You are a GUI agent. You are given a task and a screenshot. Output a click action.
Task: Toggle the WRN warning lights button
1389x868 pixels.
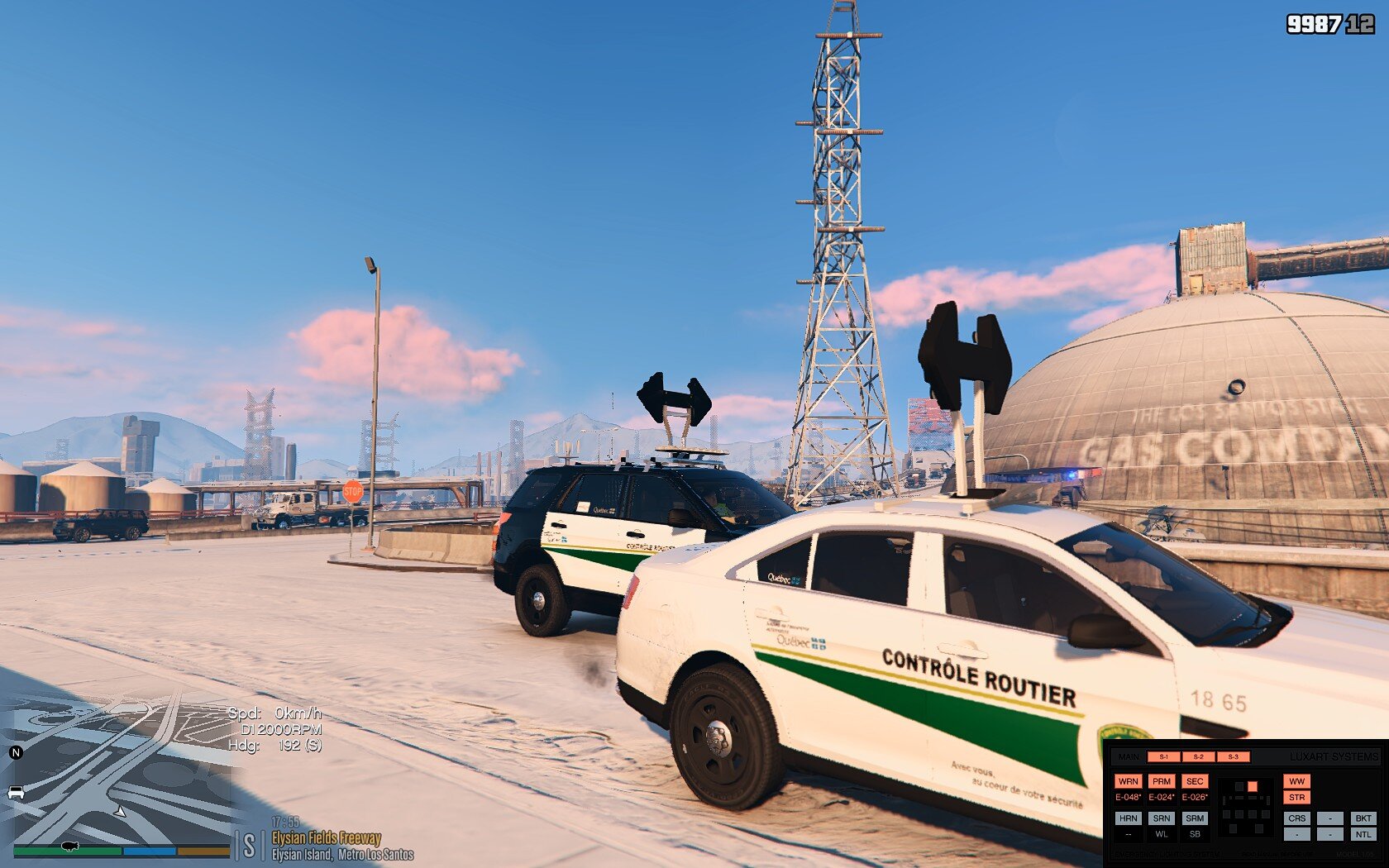point(1128,781)
